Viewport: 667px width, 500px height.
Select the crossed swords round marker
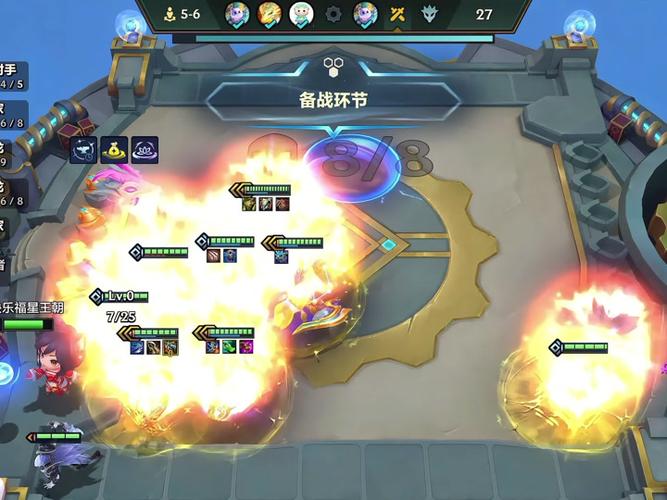pyautogui.click(x=397, y=14)
